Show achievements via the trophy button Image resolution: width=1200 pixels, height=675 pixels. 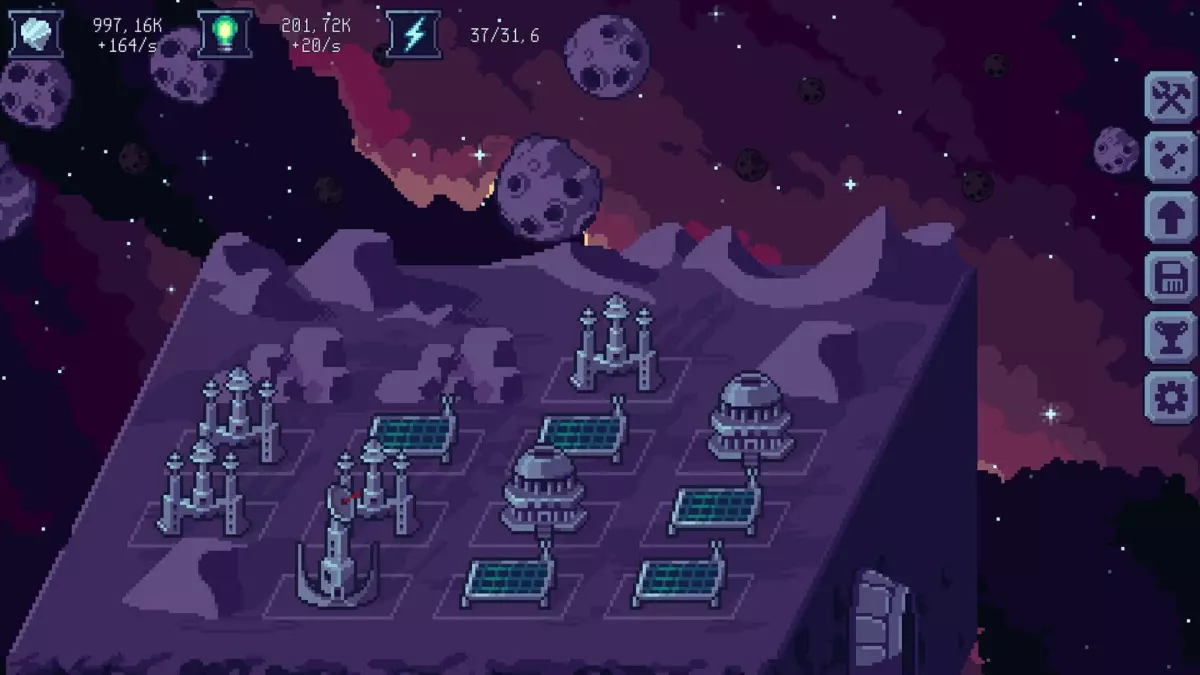click(1169, 337)
